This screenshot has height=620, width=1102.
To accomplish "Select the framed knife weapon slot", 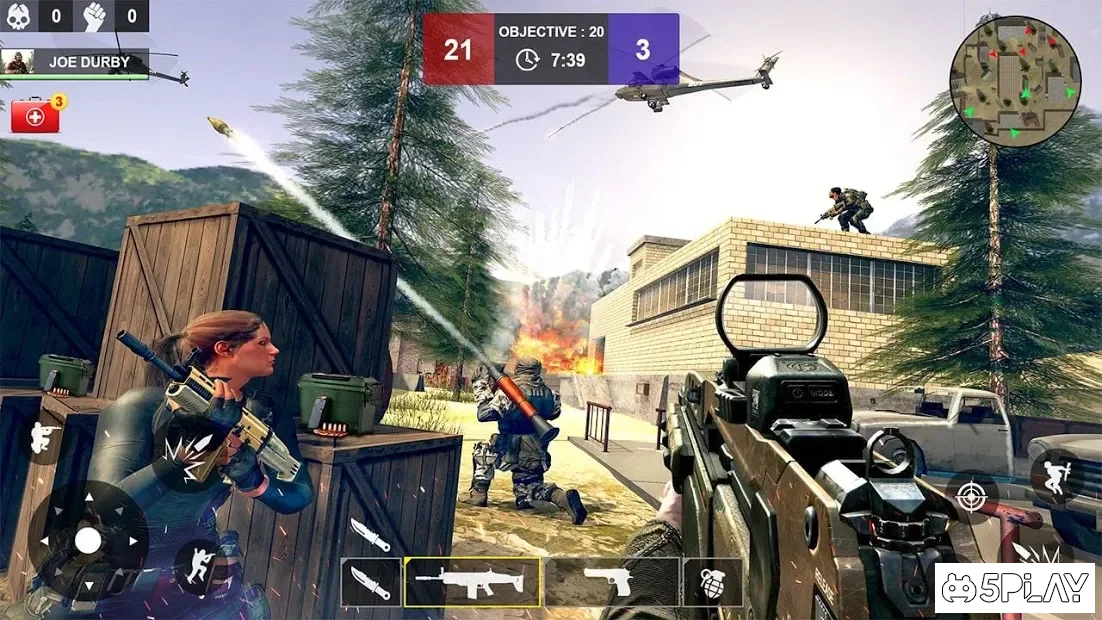I will [371, 582].
